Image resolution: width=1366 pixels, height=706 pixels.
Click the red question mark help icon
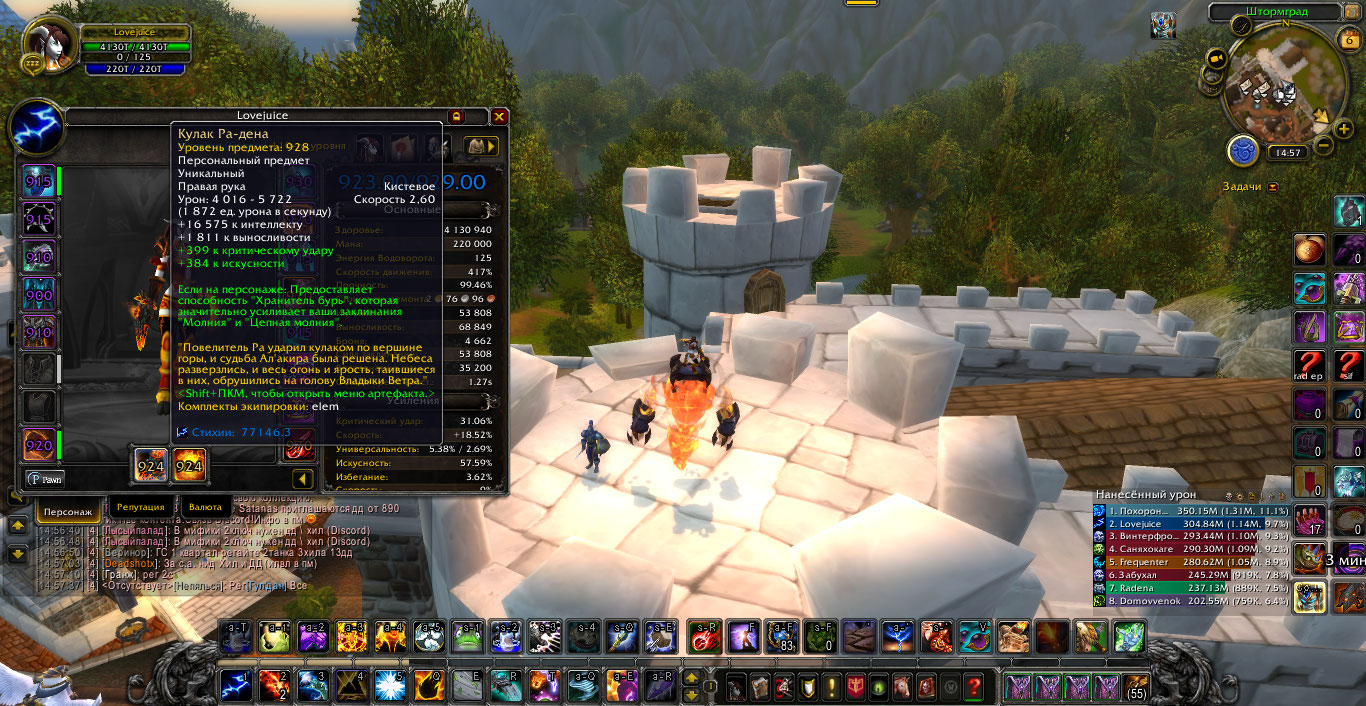click(x=973, y=687)
